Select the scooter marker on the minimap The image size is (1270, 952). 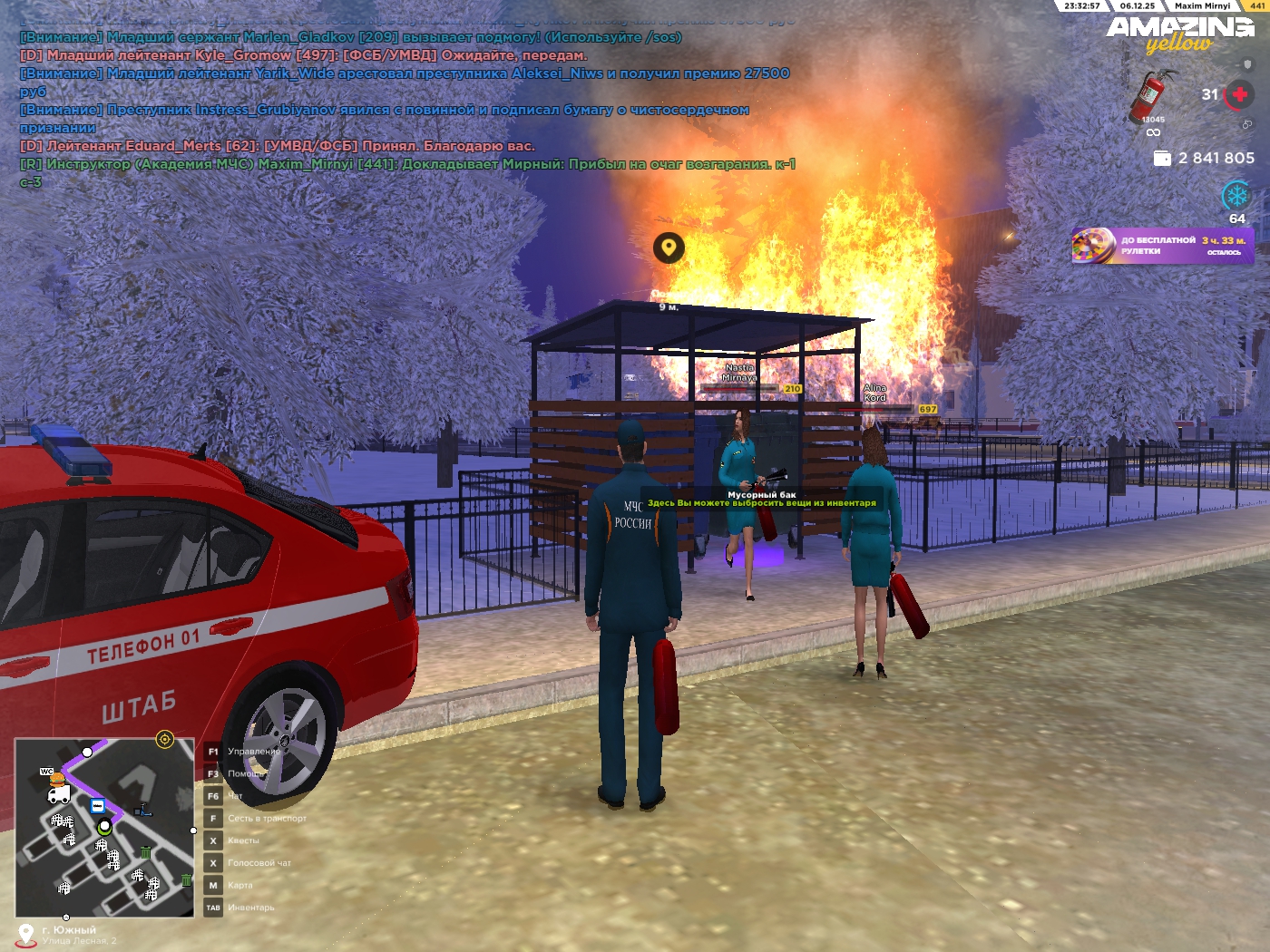[143, 810]
